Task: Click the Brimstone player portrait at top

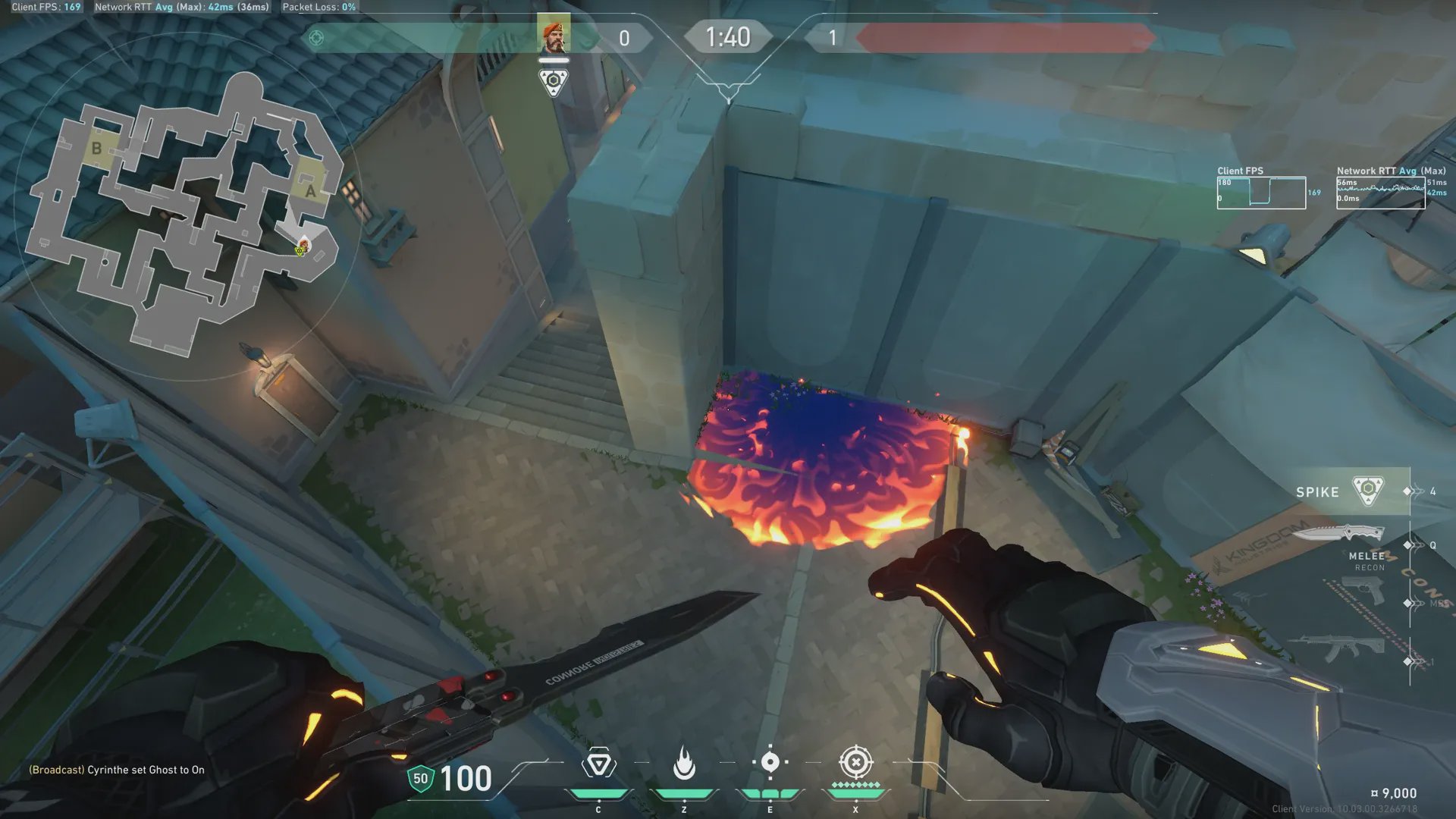Action: coord(554,34)
